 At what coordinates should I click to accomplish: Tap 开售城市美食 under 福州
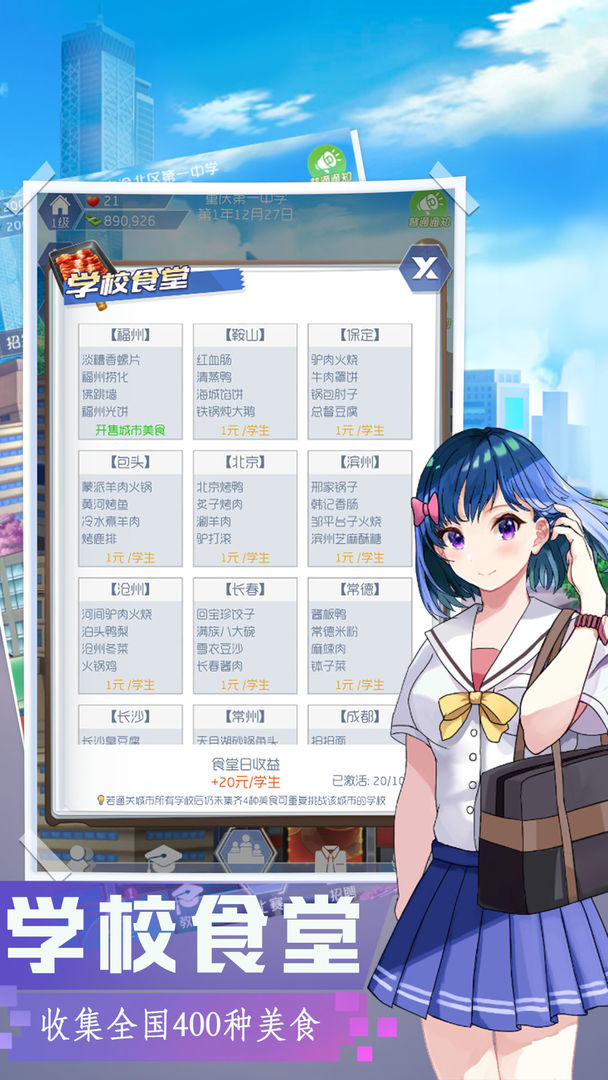point(130,430)
